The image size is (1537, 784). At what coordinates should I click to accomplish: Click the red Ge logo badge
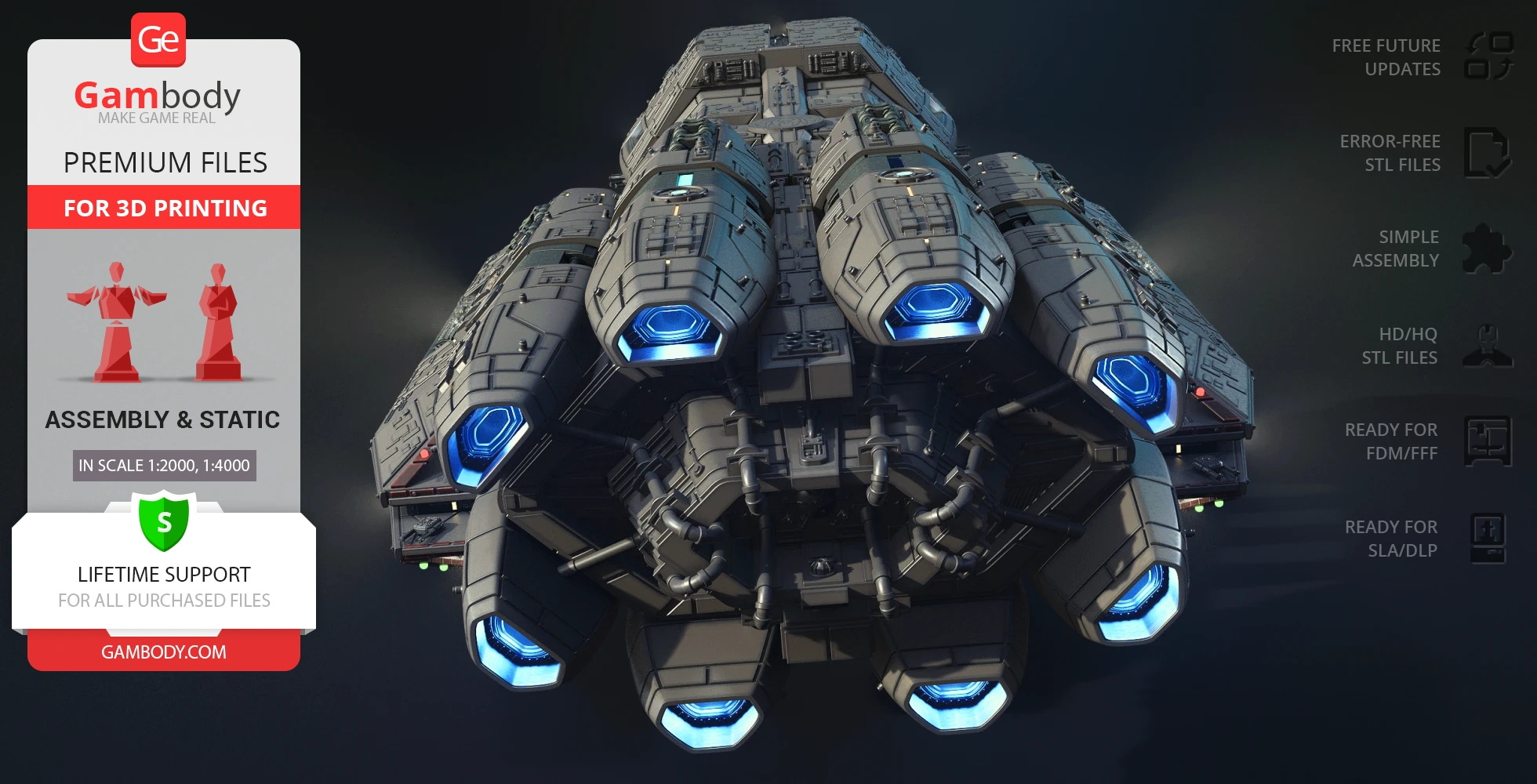(x=158, y=39)
